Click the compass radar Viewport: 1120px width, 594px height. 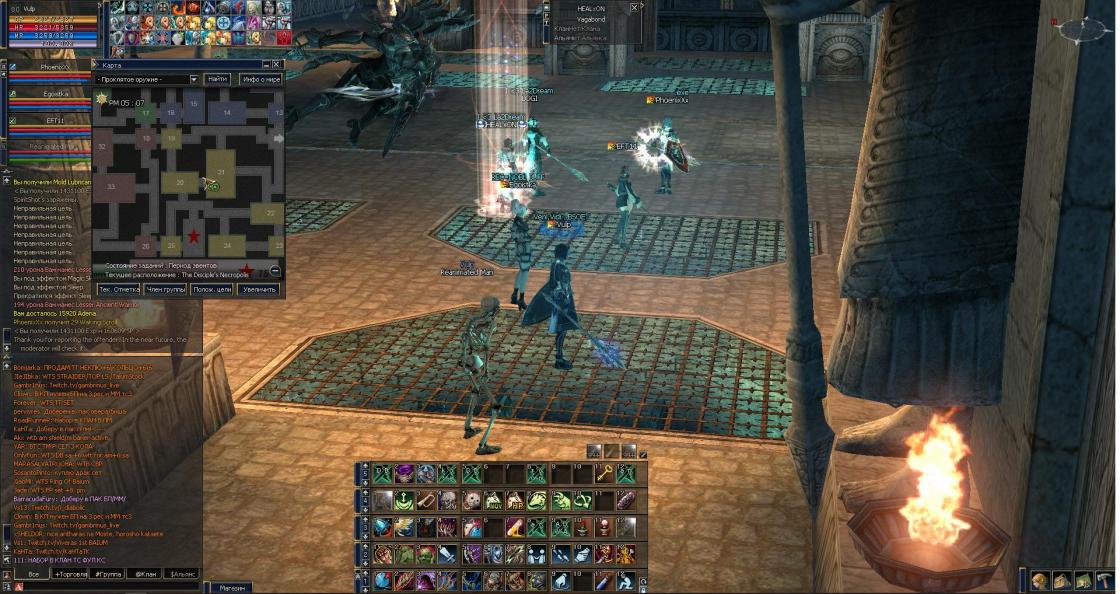1082,29
